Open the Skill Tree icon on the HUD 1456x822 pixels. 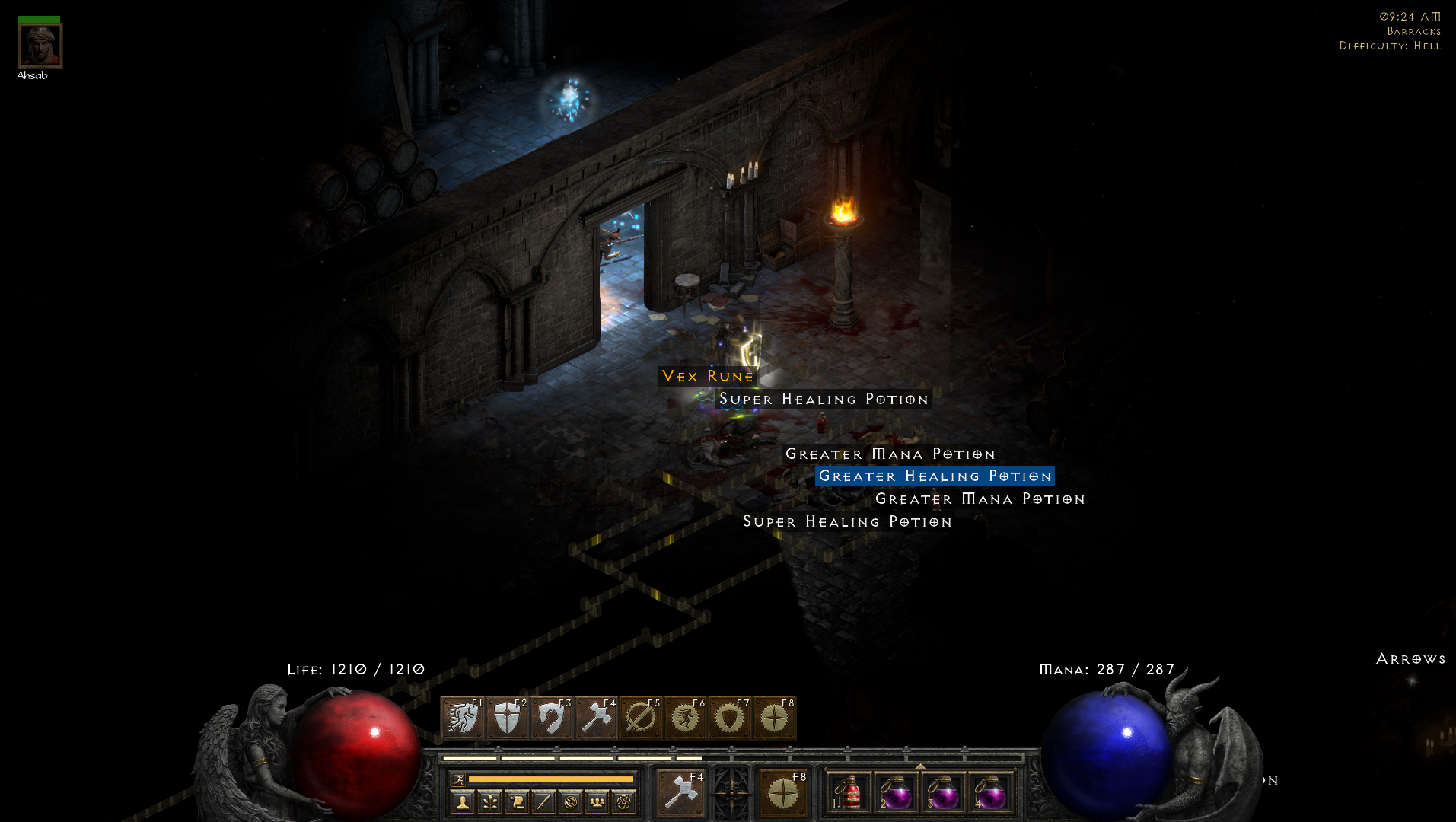pos(490,801)
